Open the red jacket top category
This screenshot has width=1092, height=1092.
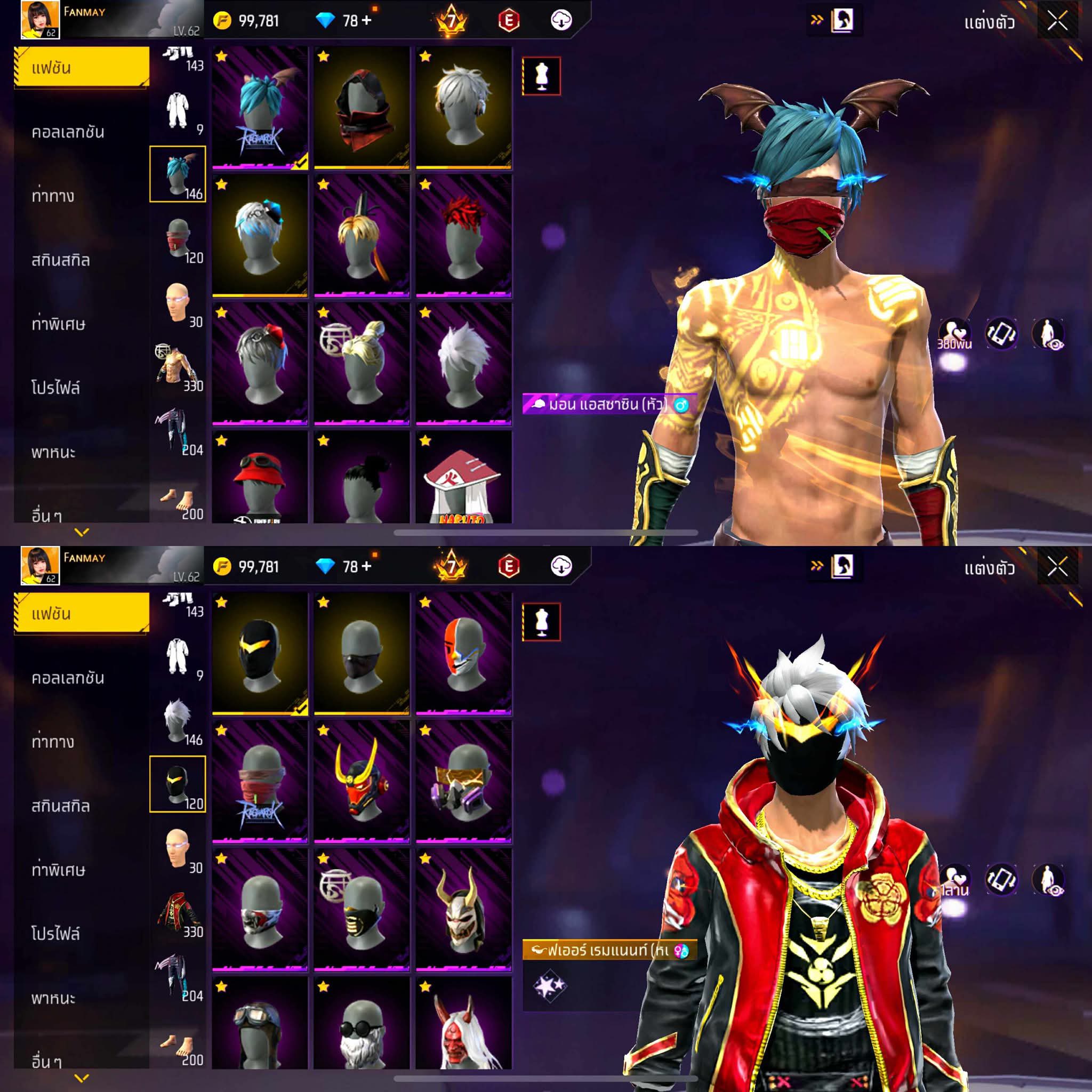coord(178,912)
